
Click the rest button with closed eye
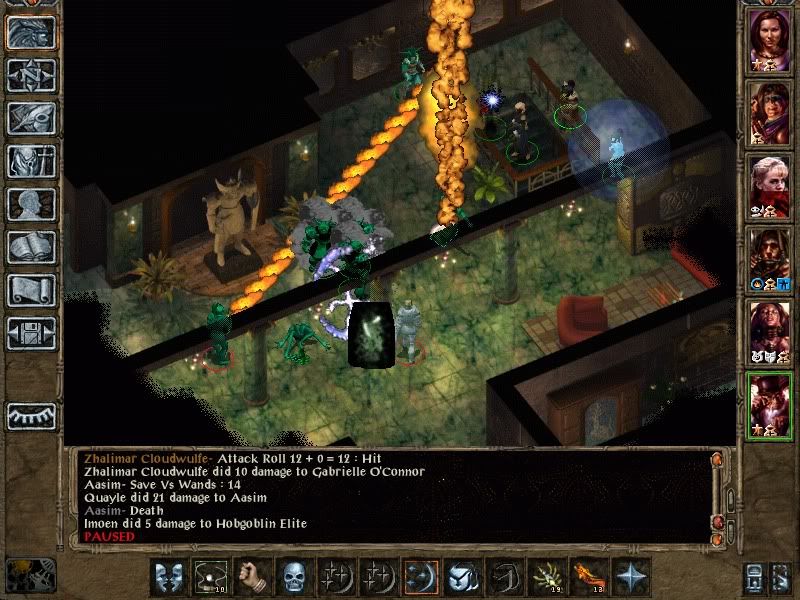(x=31, y=416)
